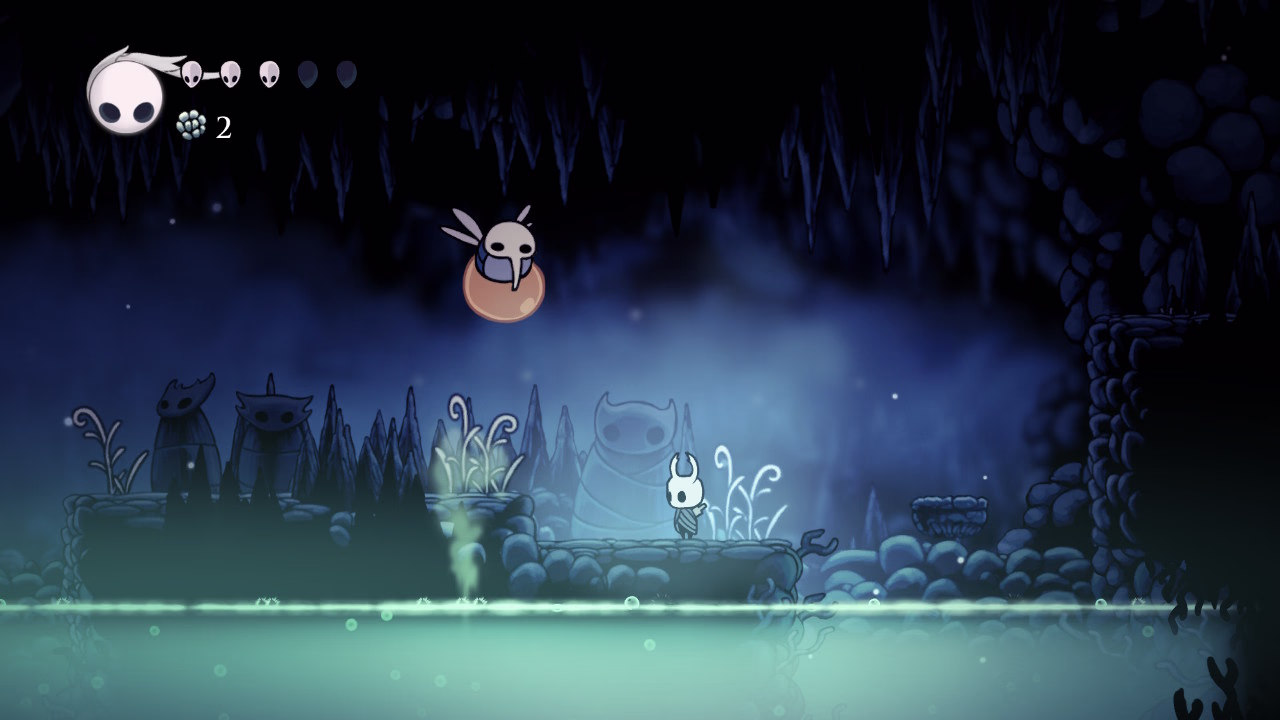1280x720 pixels.
Task: Click the third filled health mask
Action: (268, 73)
